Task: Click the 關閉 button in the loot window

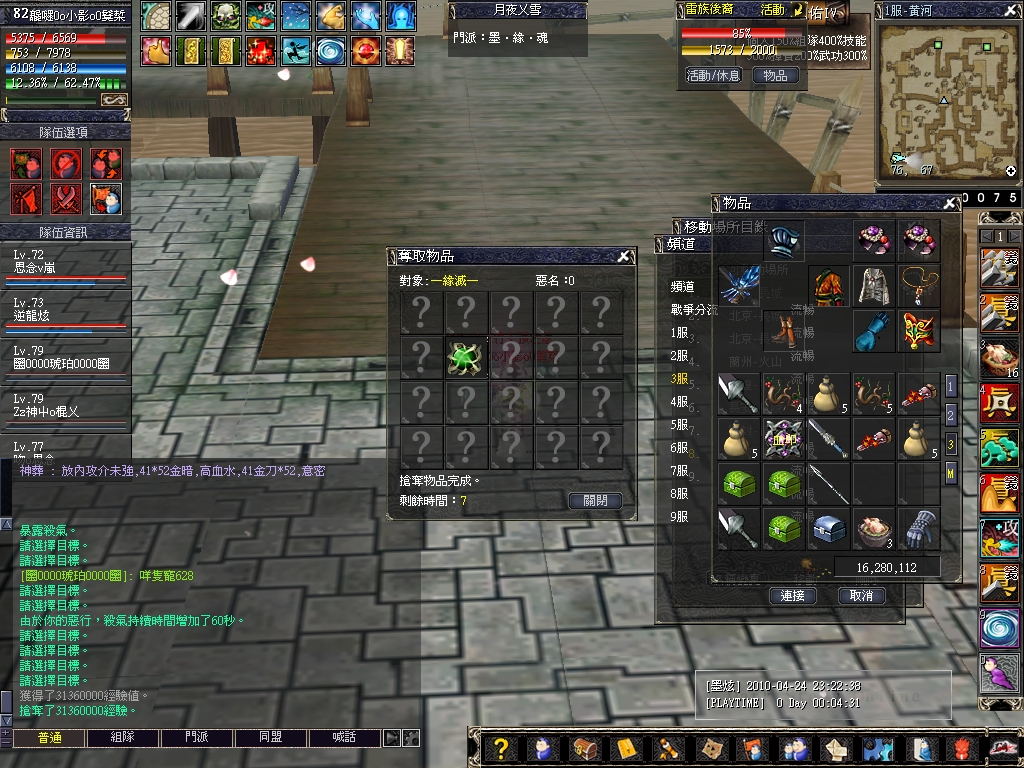Action: (595, 501)
